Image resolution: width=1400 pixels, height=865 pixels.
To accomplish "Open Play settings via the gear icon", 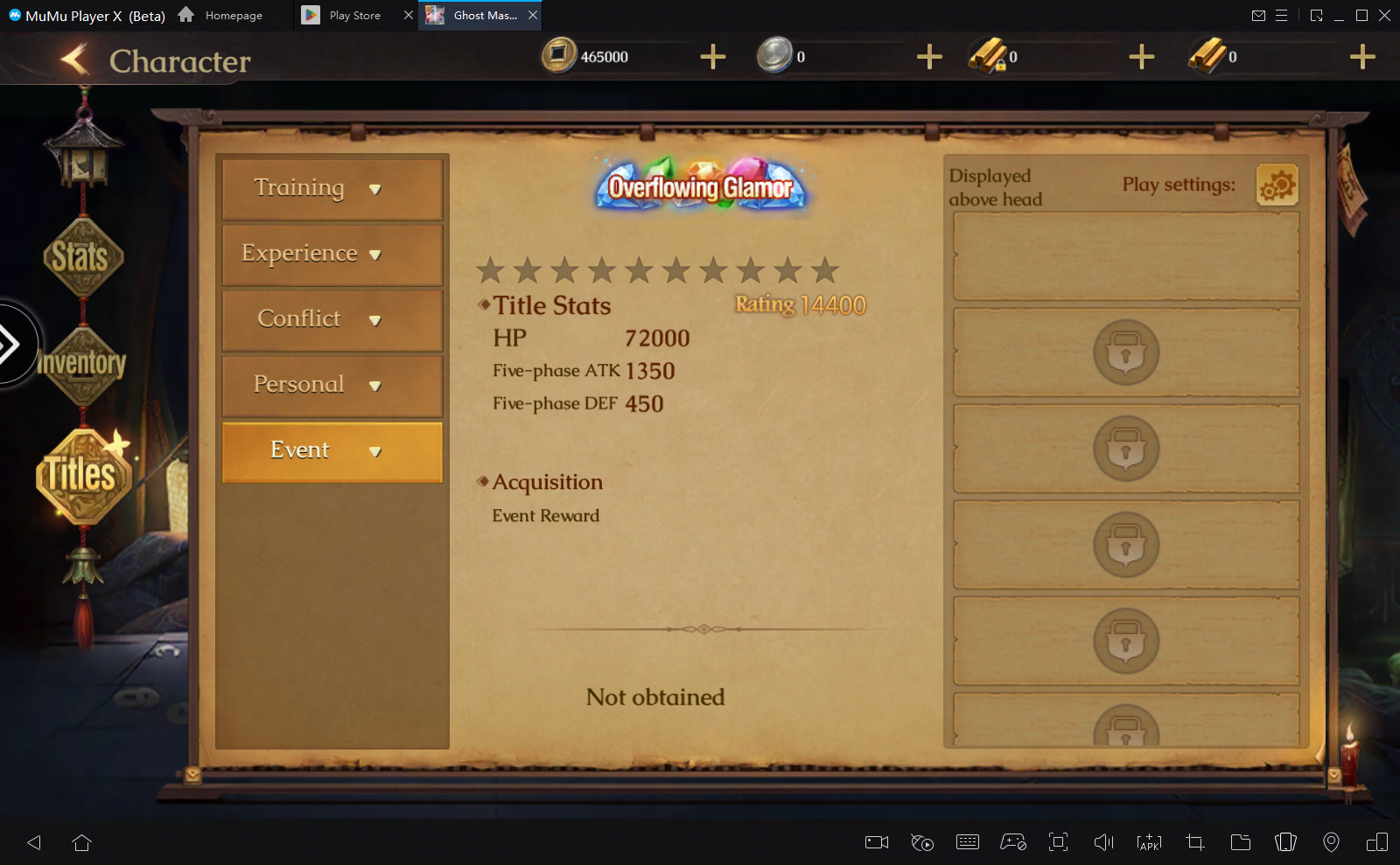I will click(1277, 185).
